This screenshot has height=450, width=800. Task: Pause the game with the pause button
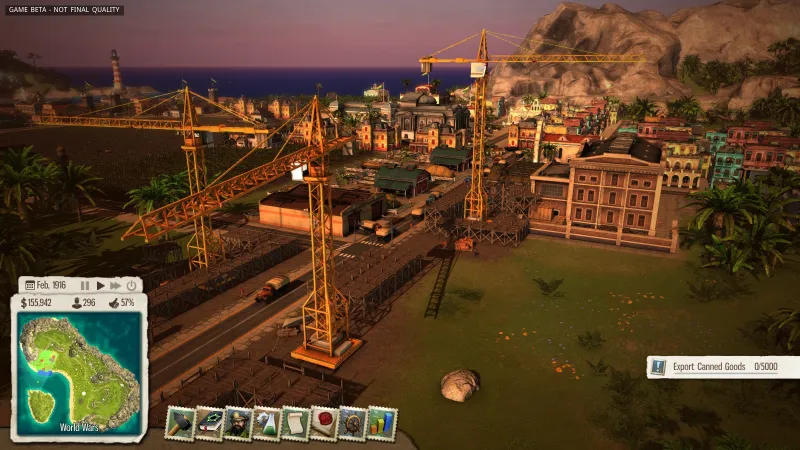(85, 285)
